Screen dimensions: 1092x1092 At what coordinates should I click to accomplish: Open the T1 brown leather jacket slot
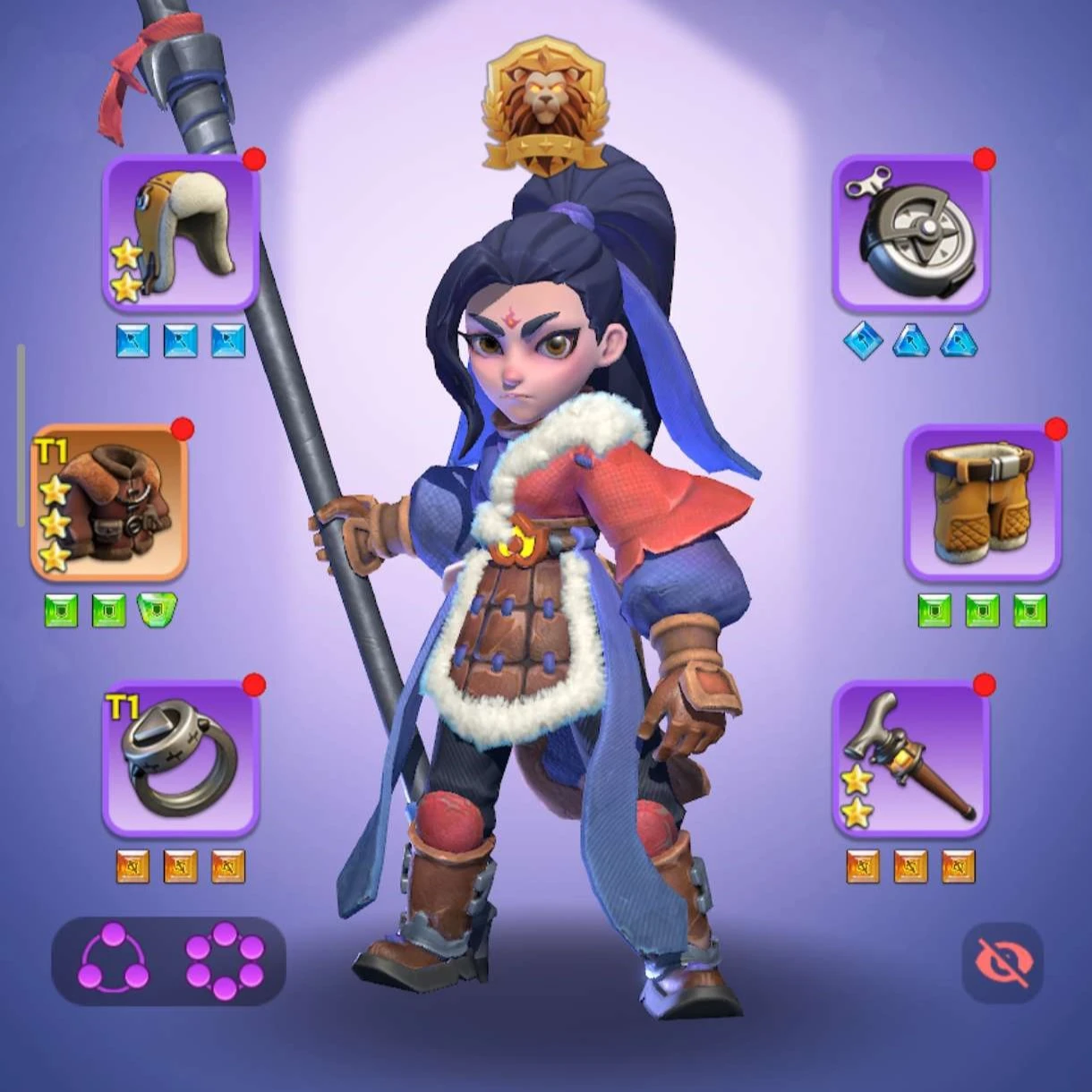coord(109,502)
